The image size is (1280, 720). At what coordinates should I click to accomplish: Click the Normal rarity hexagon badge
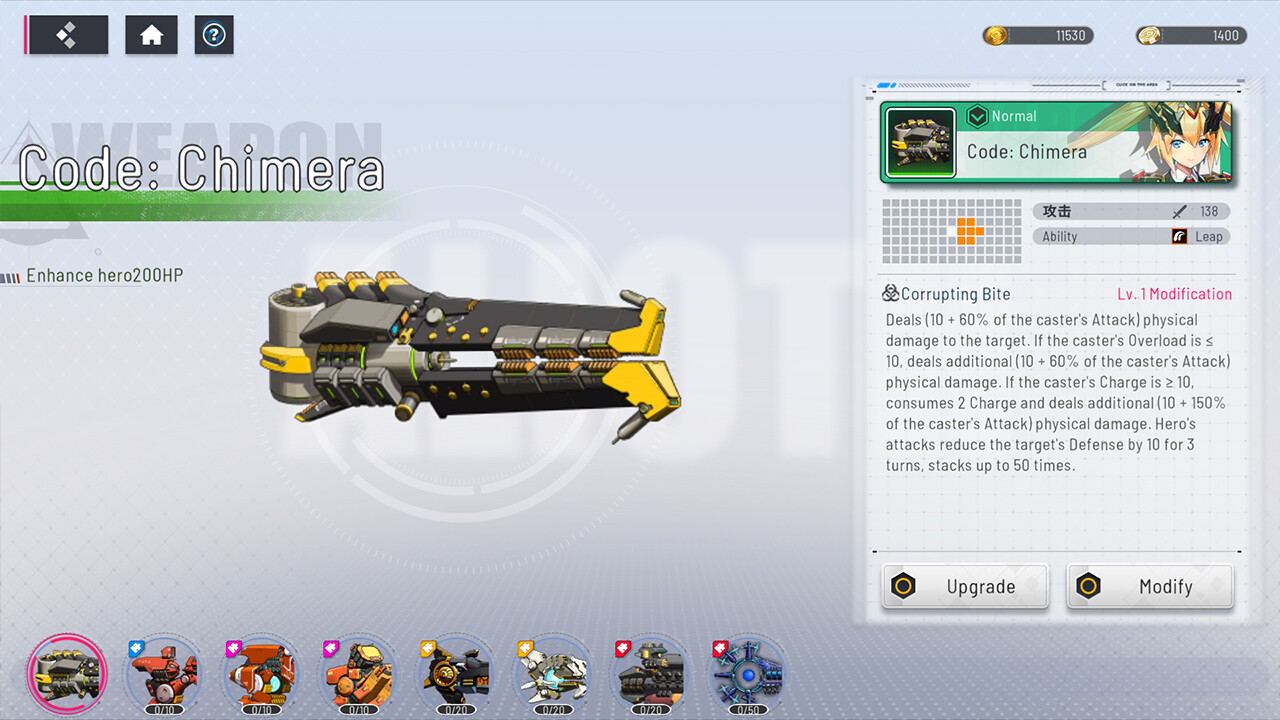977,116
